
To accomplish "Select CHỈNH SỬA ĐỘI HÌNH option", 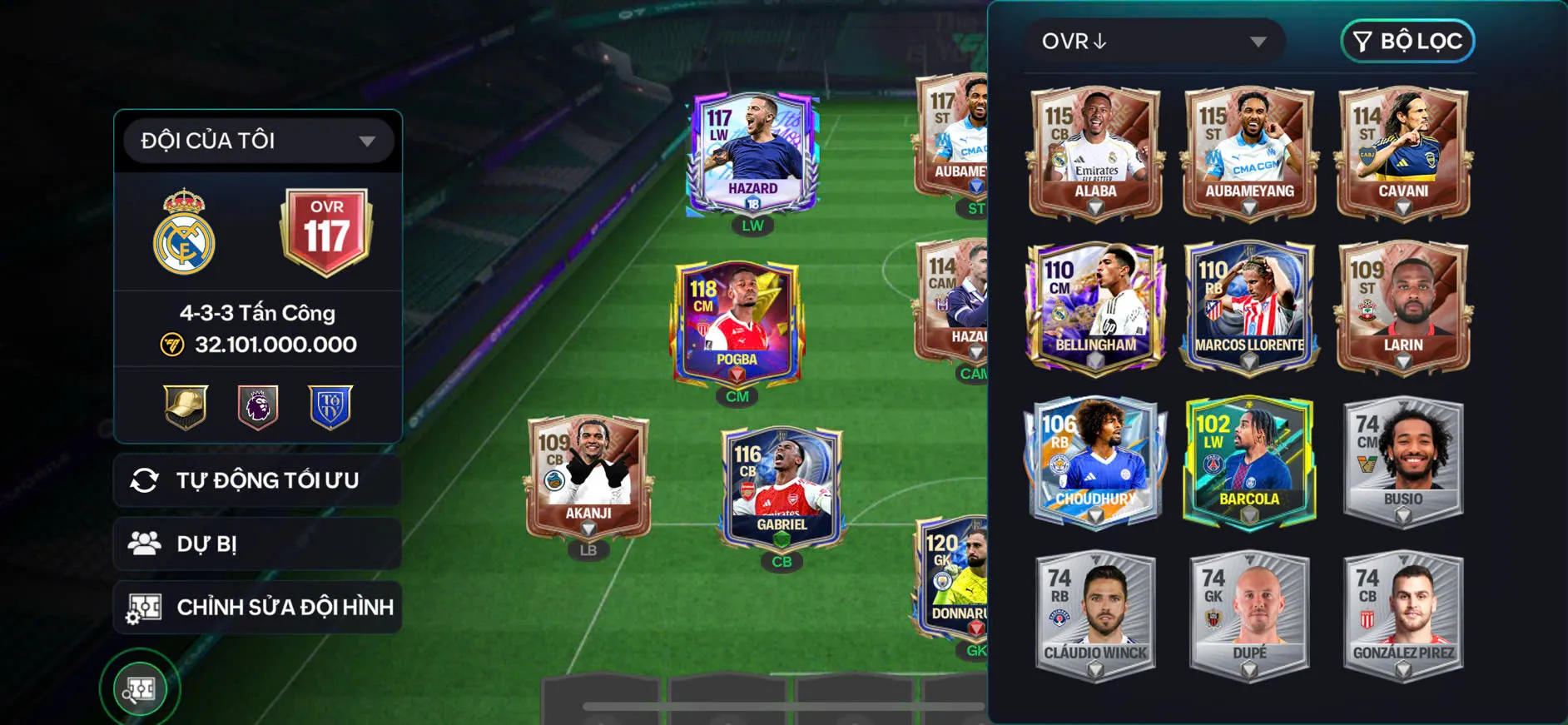I will tap(258, 607).
